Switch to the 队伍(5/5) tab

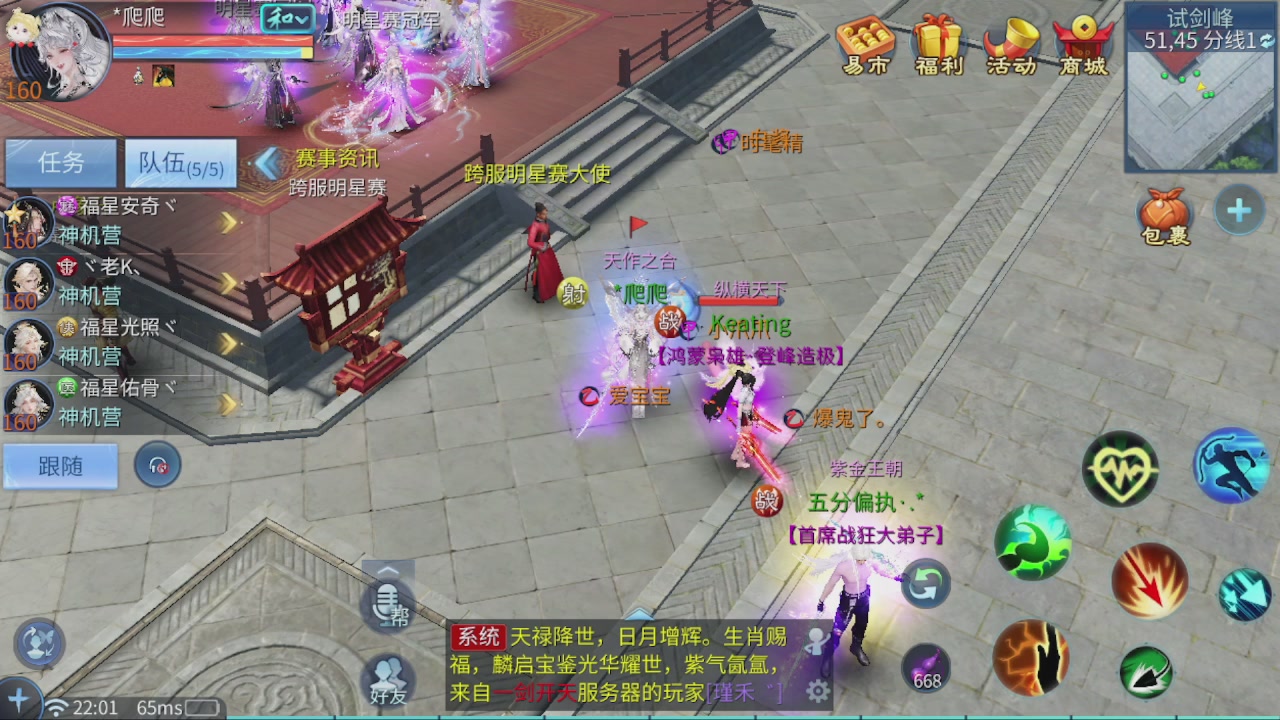180,163
